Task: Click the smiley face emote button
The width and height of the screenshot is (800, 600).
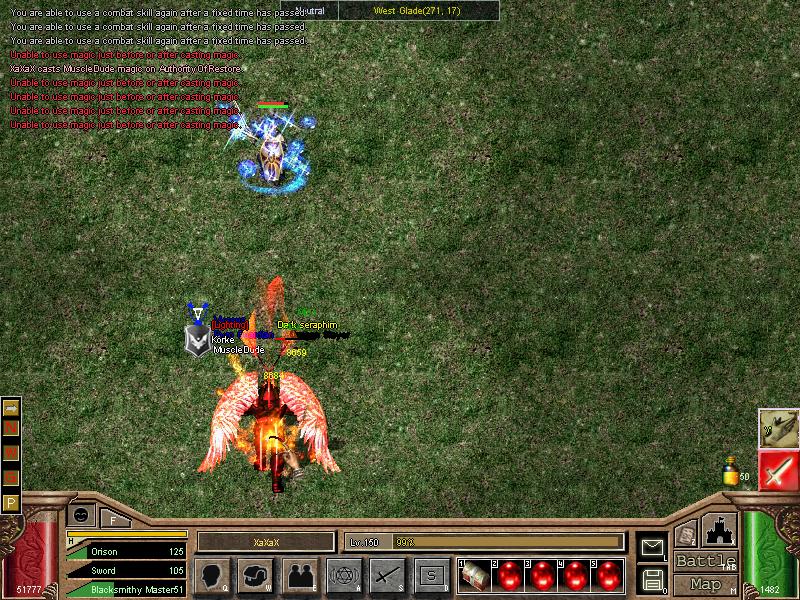Action: point(80,515)
